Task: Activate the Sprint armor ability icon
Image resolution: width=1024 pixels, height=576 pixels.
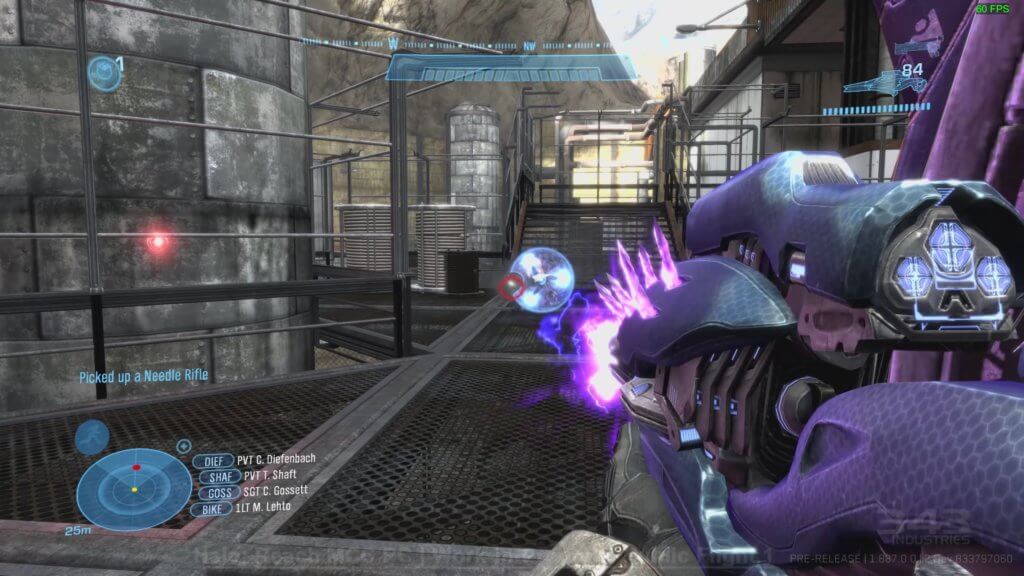Action: coord(92,437)
